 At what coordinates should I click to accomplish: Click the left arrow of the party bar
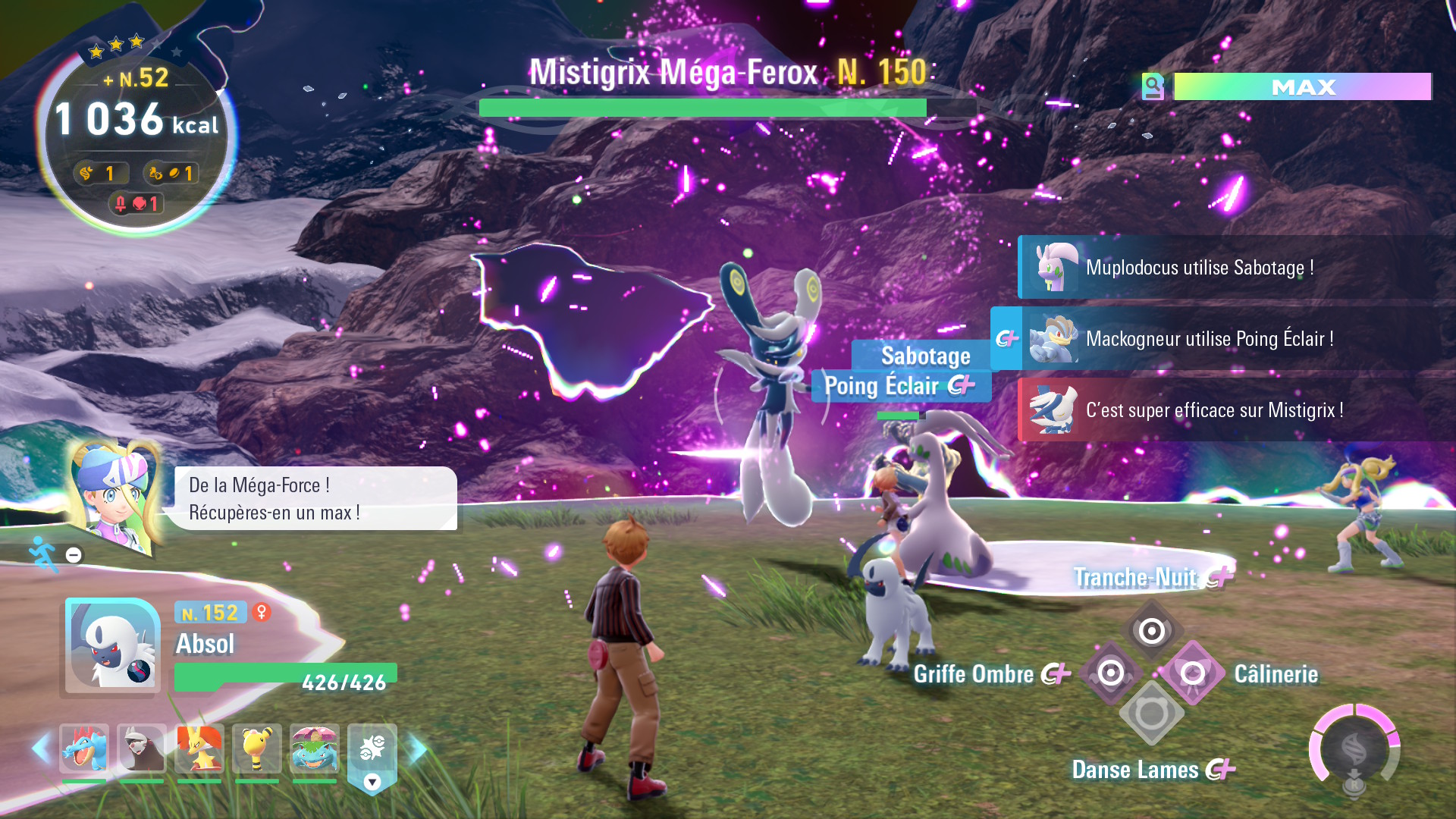click(41, 748)
